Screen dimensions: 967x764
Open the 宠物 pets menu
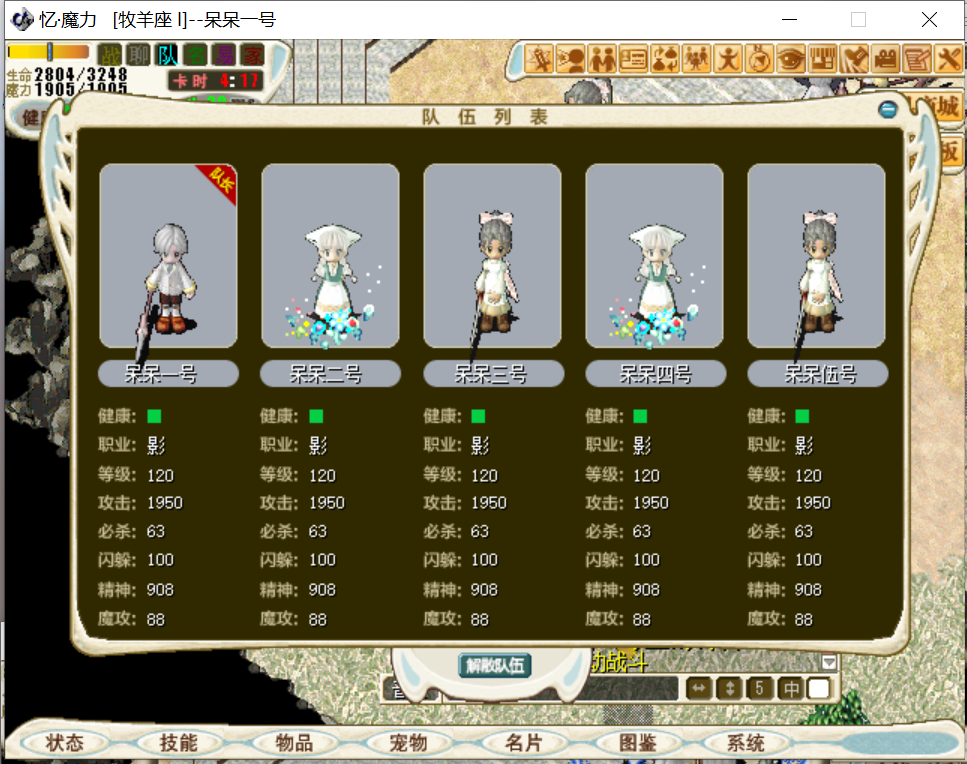(408, 743)
